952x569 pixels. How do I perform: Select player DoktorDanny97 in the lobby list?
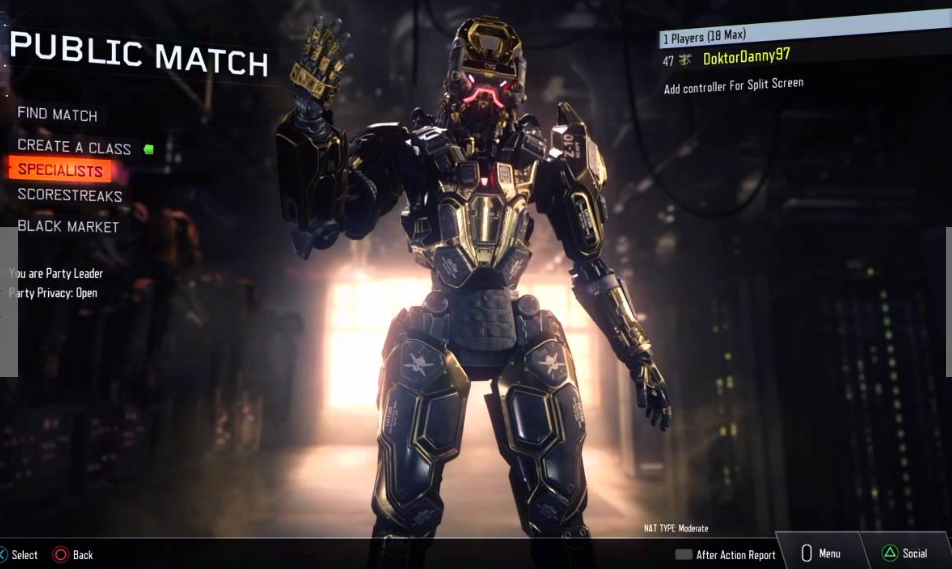point(746,57)
